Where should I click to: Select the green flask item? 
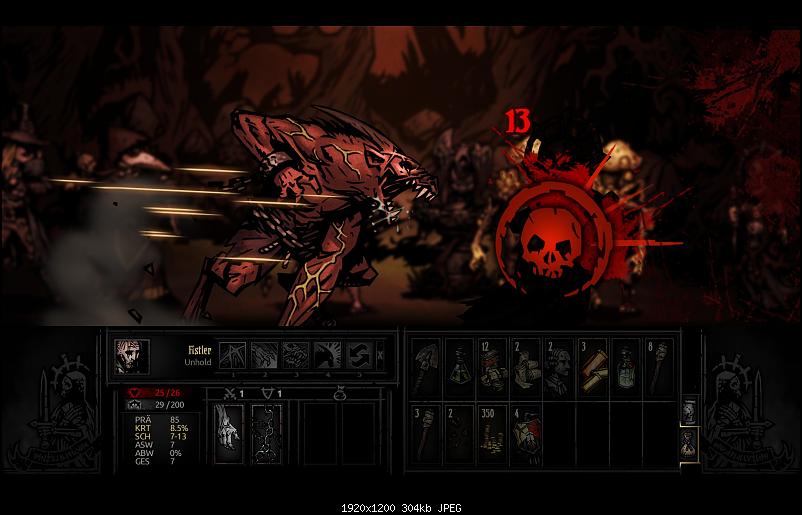(458, 366)
